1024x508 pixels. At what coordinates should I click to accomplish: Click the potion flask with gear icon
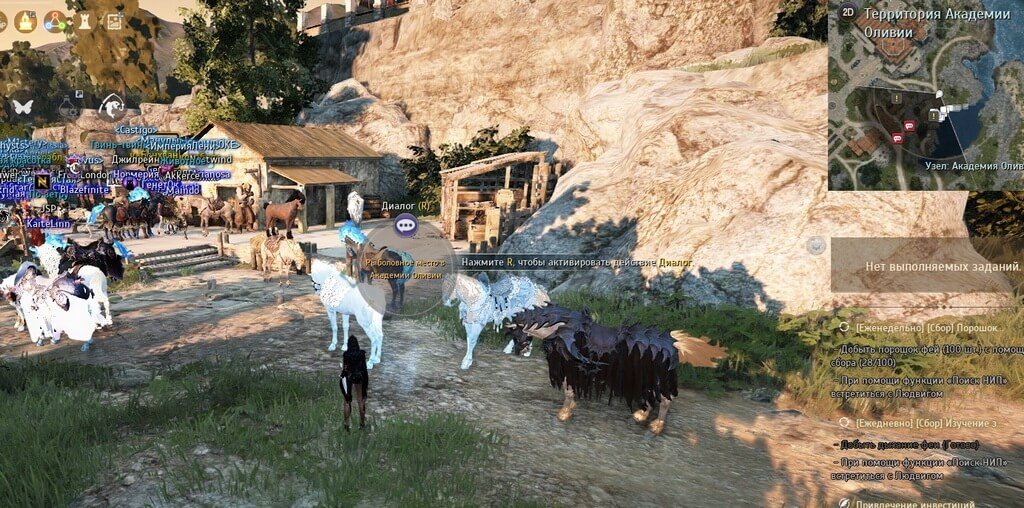(x=68, y=105)
